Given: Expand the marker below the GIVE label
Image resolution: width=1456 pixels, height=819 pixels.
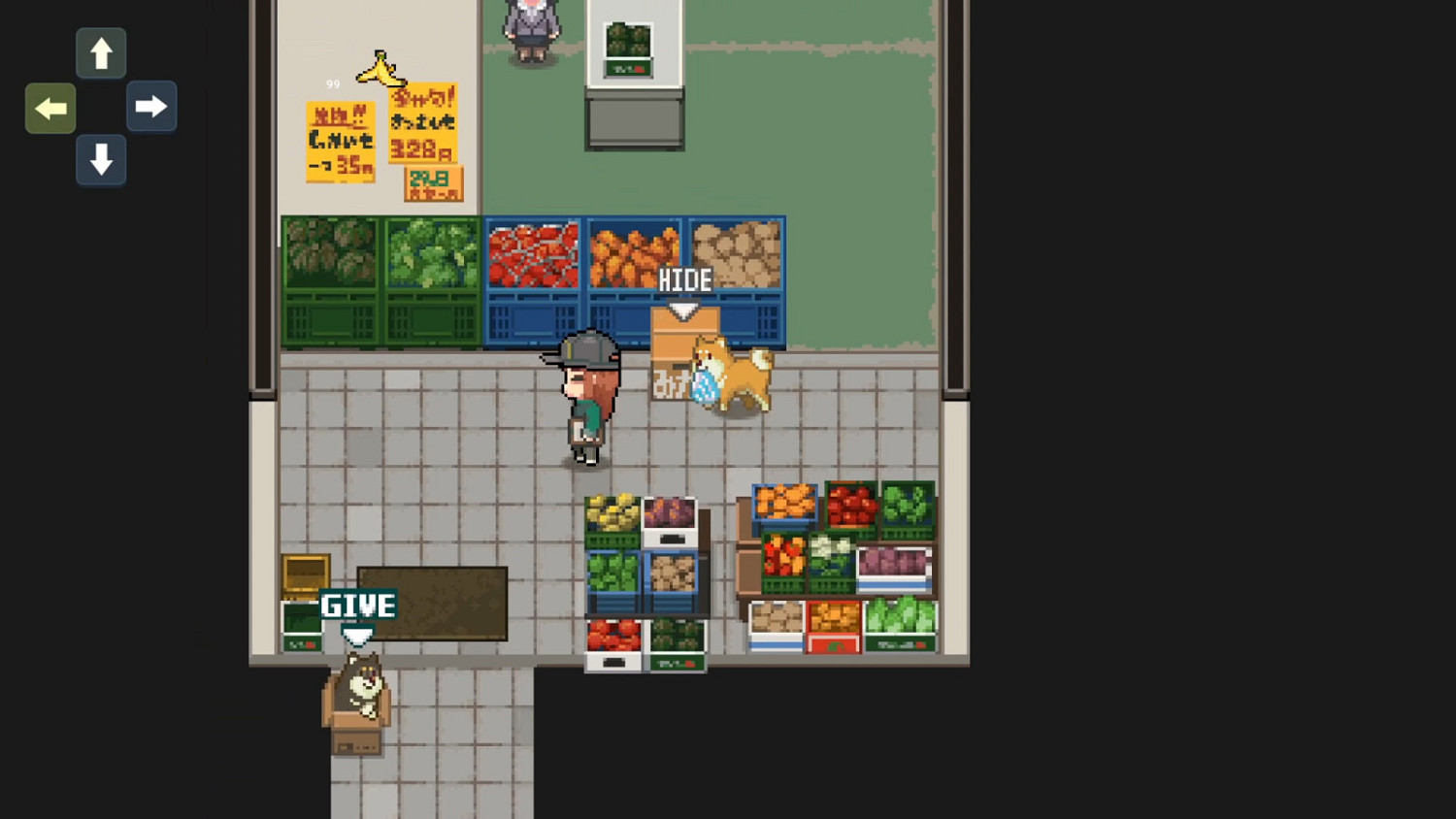Looking at the screenshot, I should 357,636.
